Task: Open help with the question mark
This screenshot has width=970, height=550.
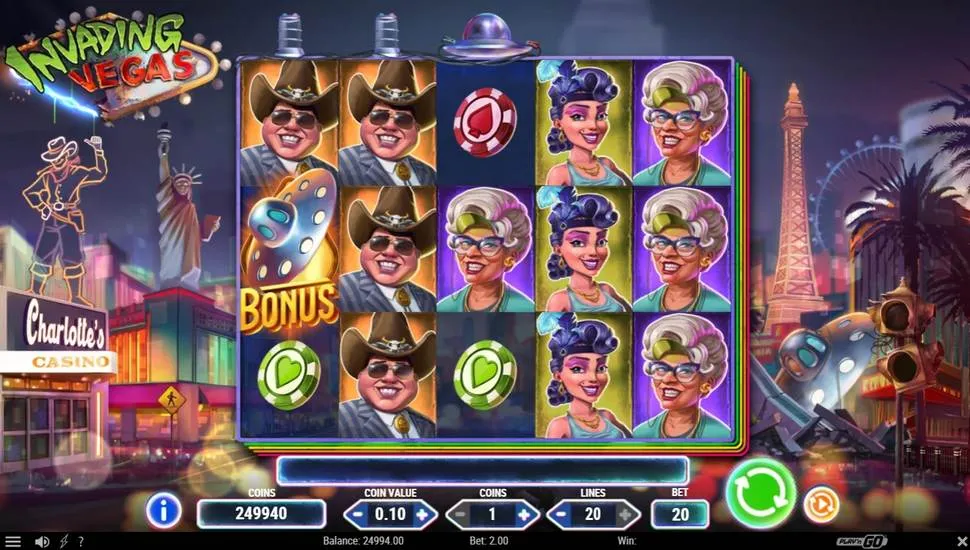Action: pos(80,542)
